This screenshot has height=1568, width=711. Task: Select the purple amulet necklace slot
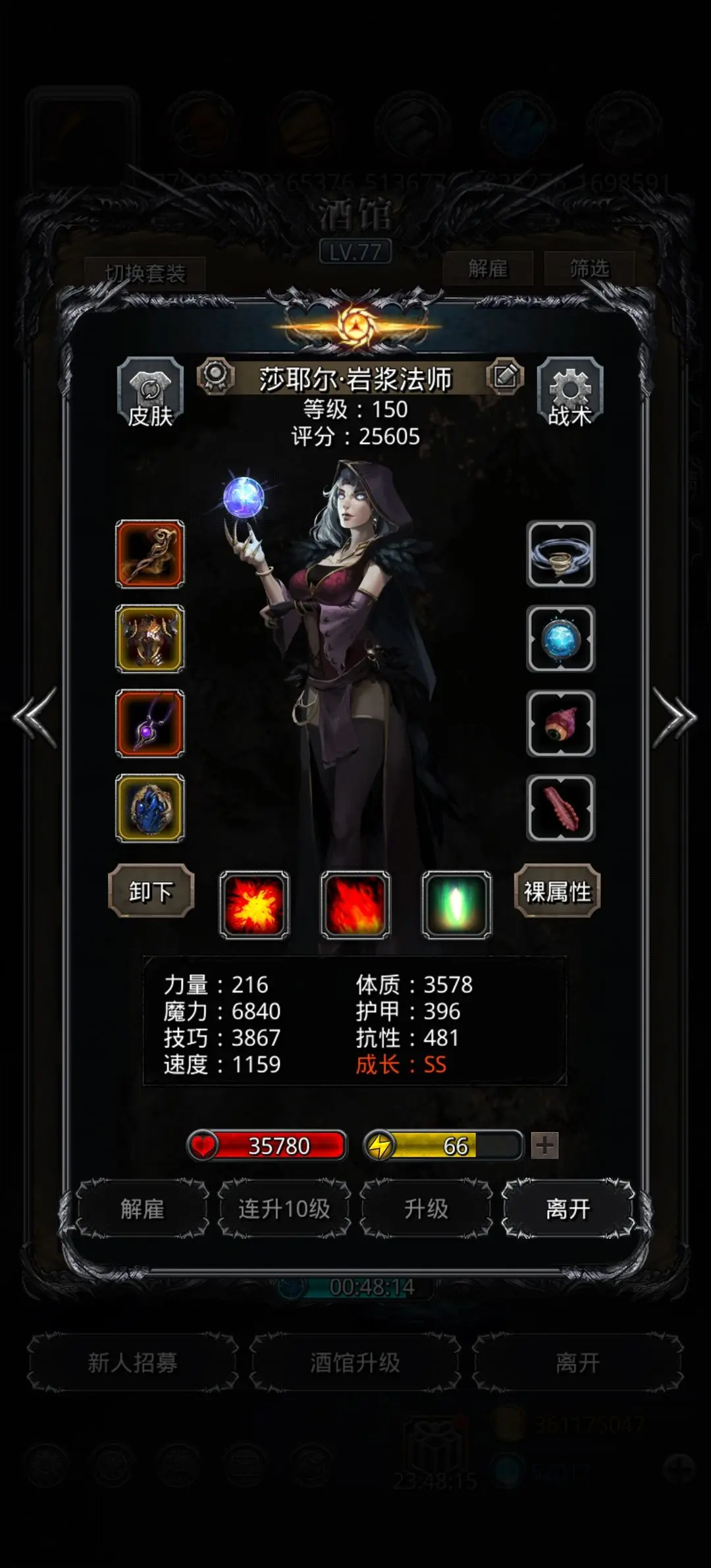(x=150, y=723)
